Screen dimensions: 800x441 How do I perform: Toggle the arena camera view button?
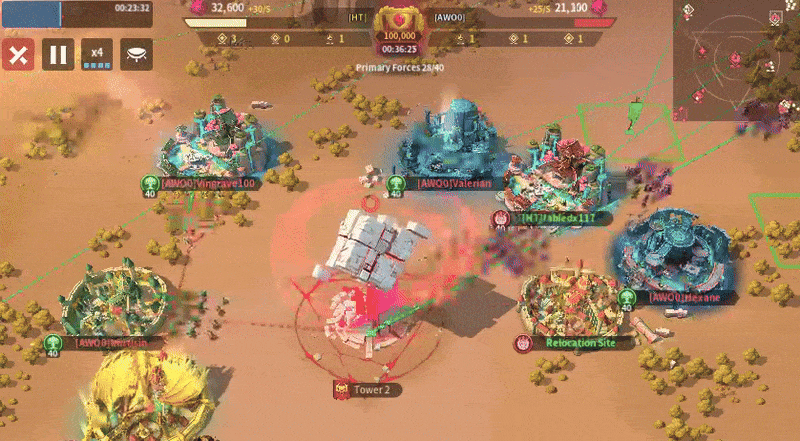click(136, 54)
